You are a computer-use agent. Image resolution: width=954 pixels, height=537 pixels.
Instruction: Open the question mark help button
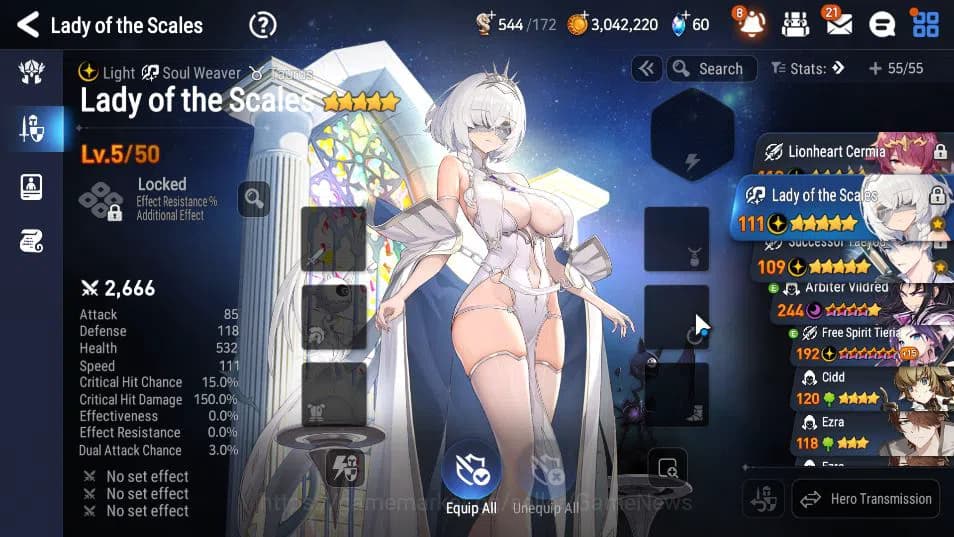[x=262, y=24]
